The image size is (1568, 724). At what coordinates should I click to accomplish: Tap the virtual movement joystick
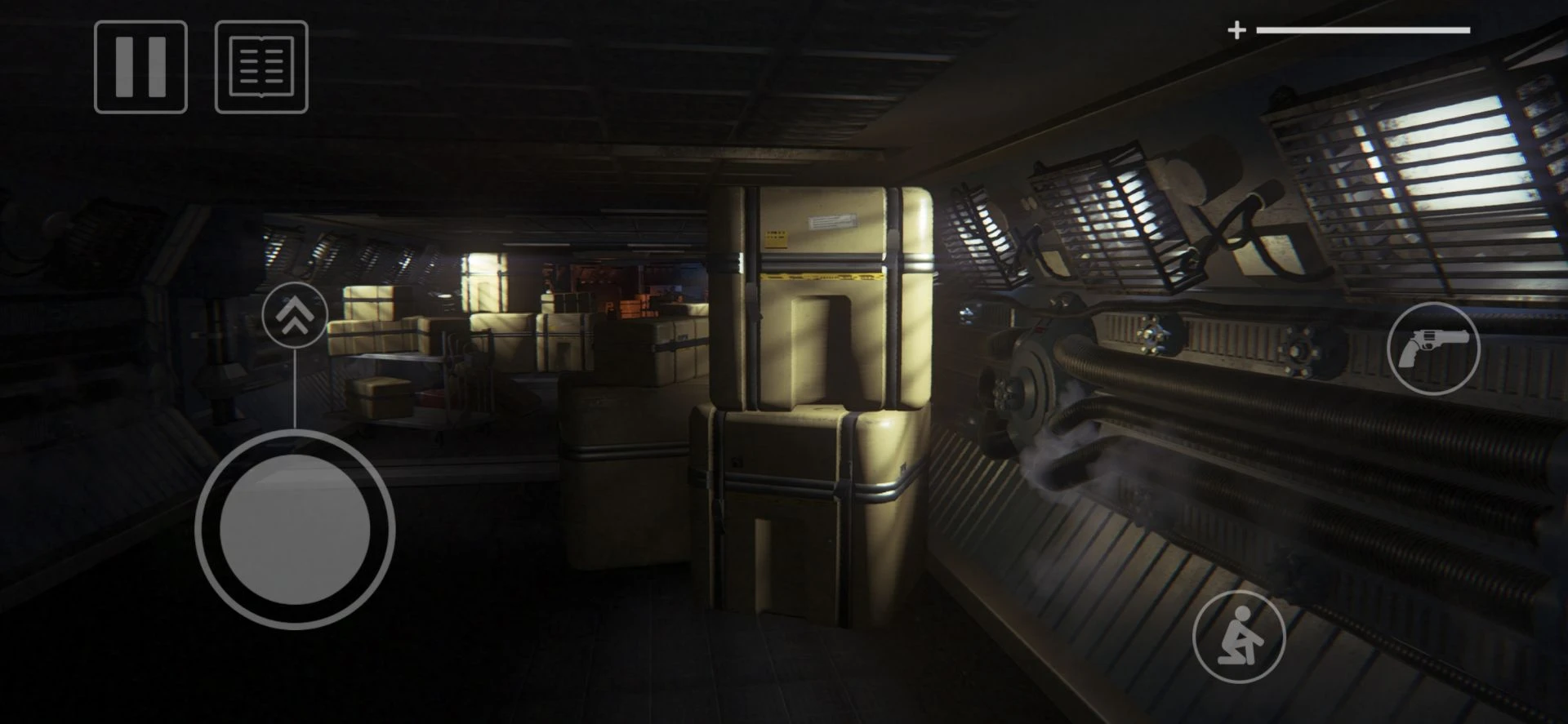295,530
